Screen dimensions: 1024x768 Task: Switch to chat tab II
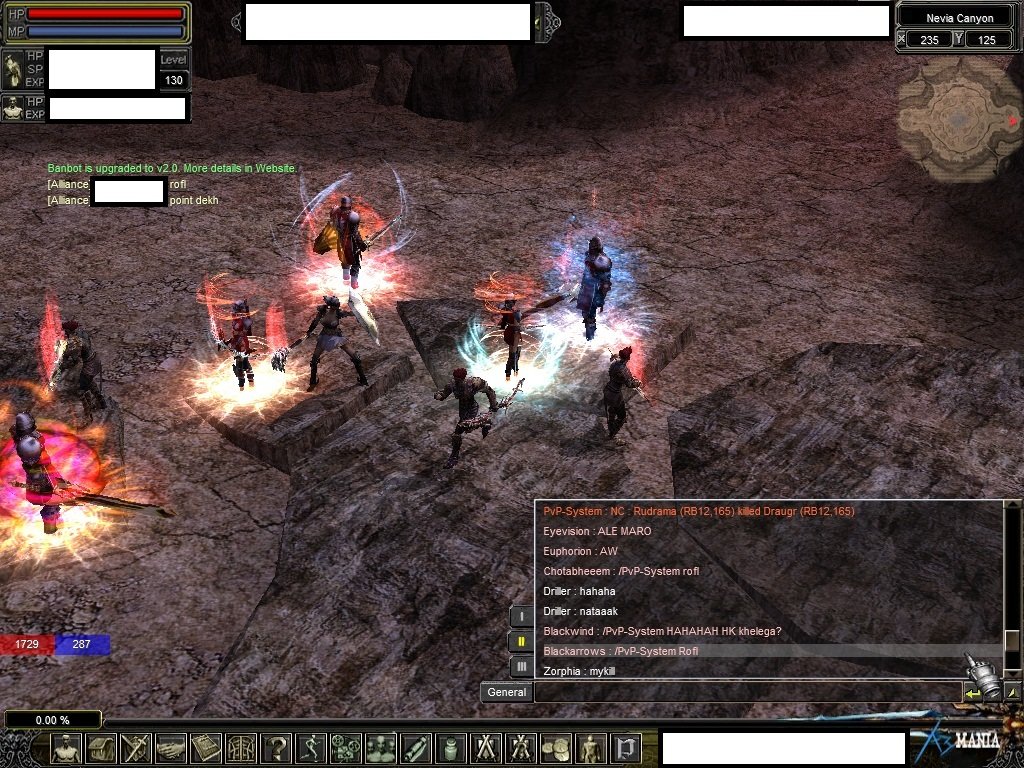click(x=521, y=641)
